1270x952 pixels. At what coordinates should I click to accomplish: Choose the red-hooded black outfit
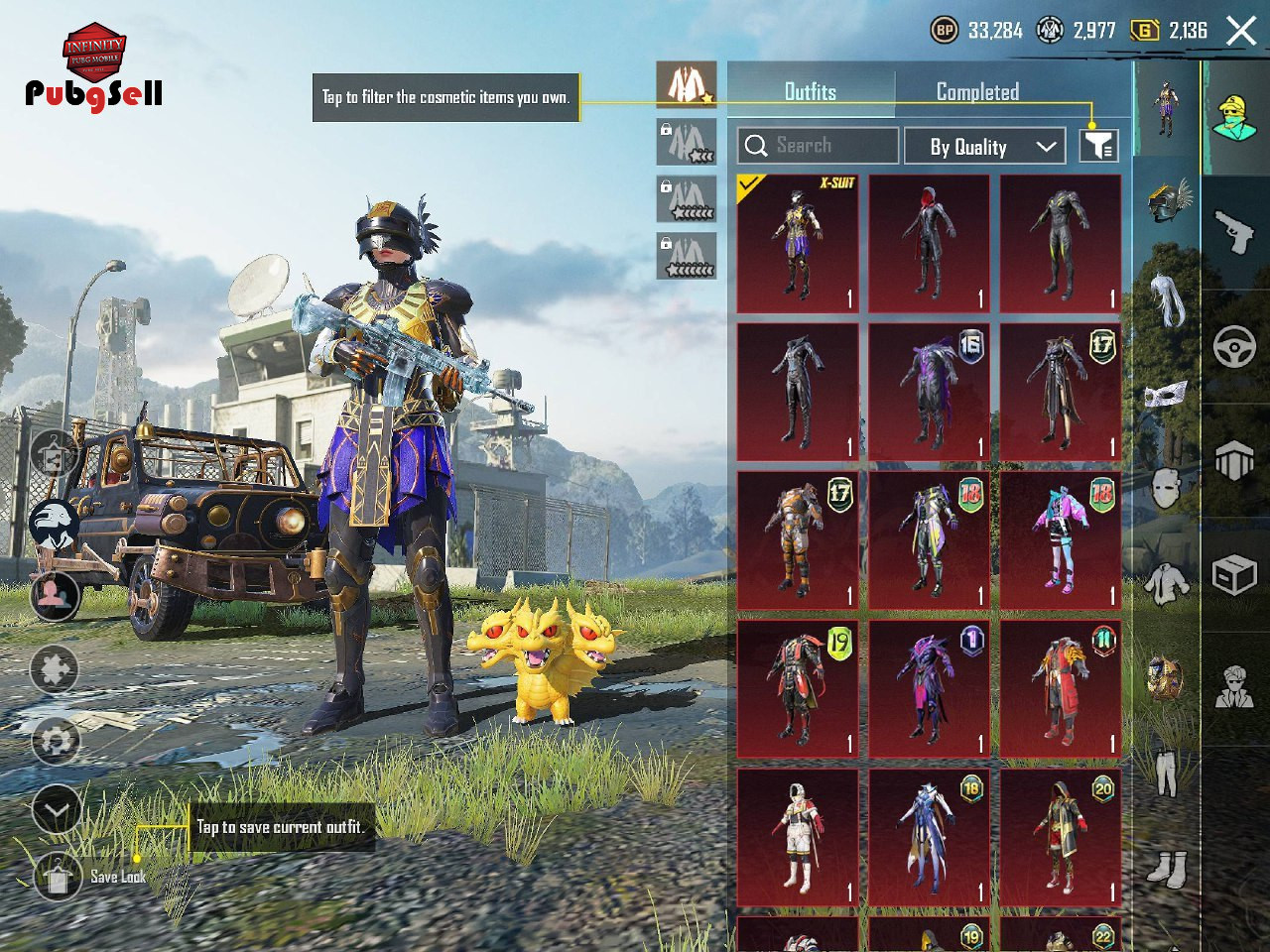click(929, 244)
